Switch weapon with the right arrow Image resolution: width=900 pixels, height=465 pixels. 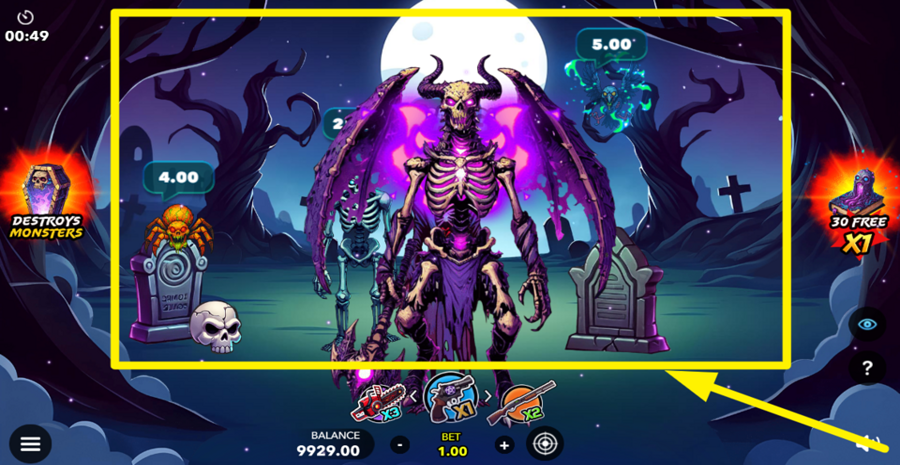(x=488, y=399)
